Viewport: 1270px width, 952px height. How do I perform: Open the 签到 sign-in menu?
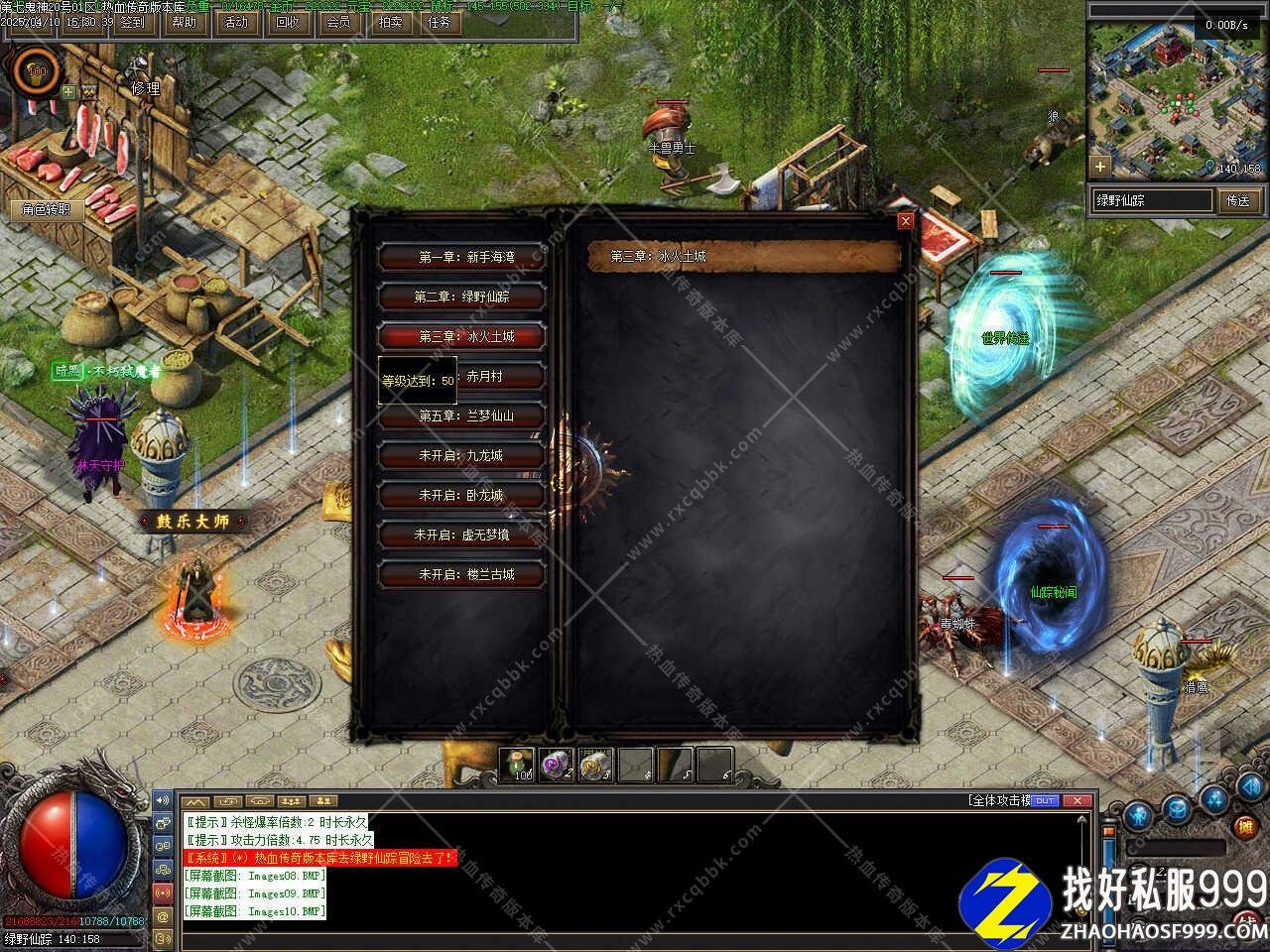click(132, 22)
